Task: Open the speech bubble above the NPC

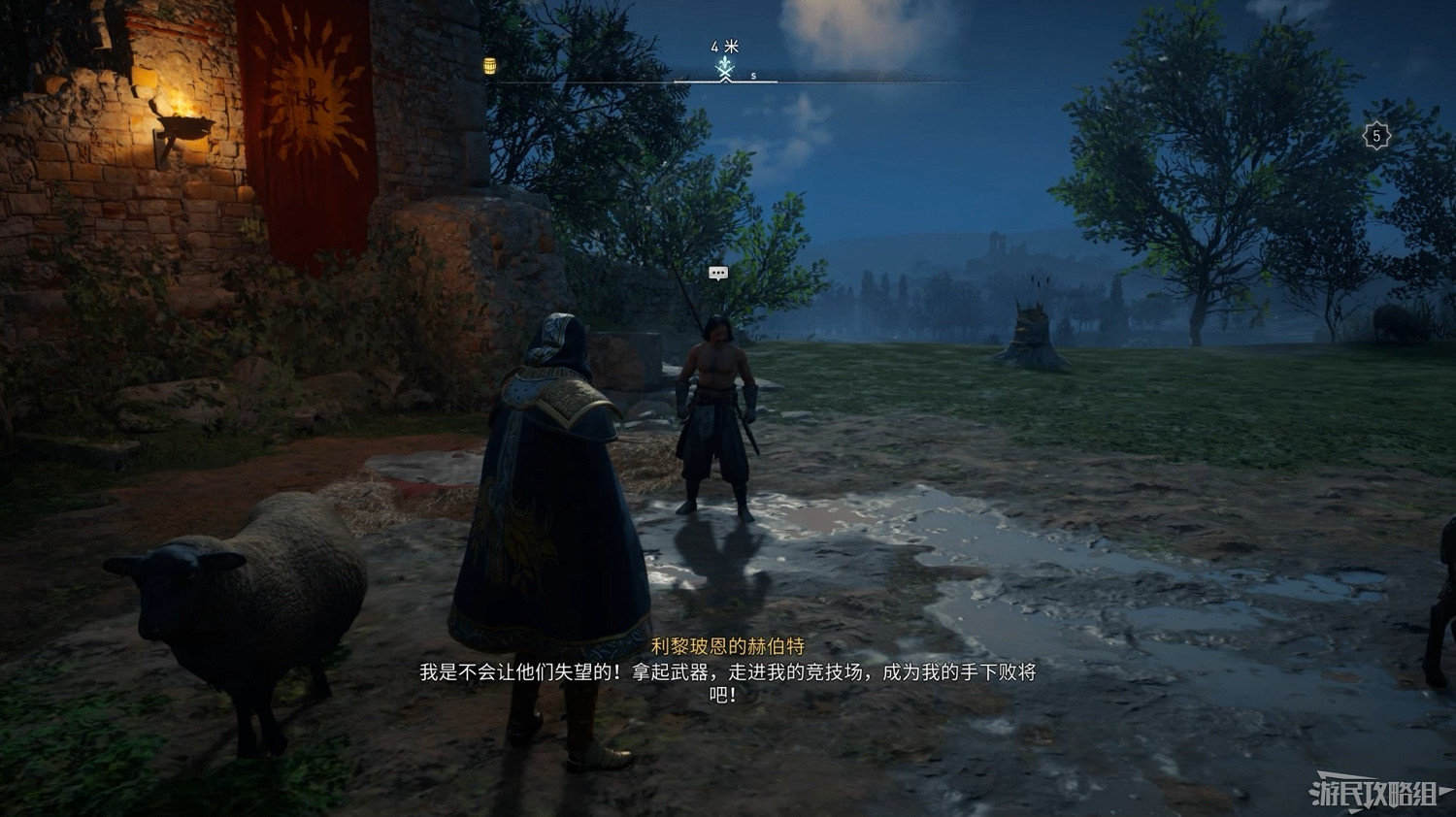Action: pyautogui.click(x=718, y=274)
